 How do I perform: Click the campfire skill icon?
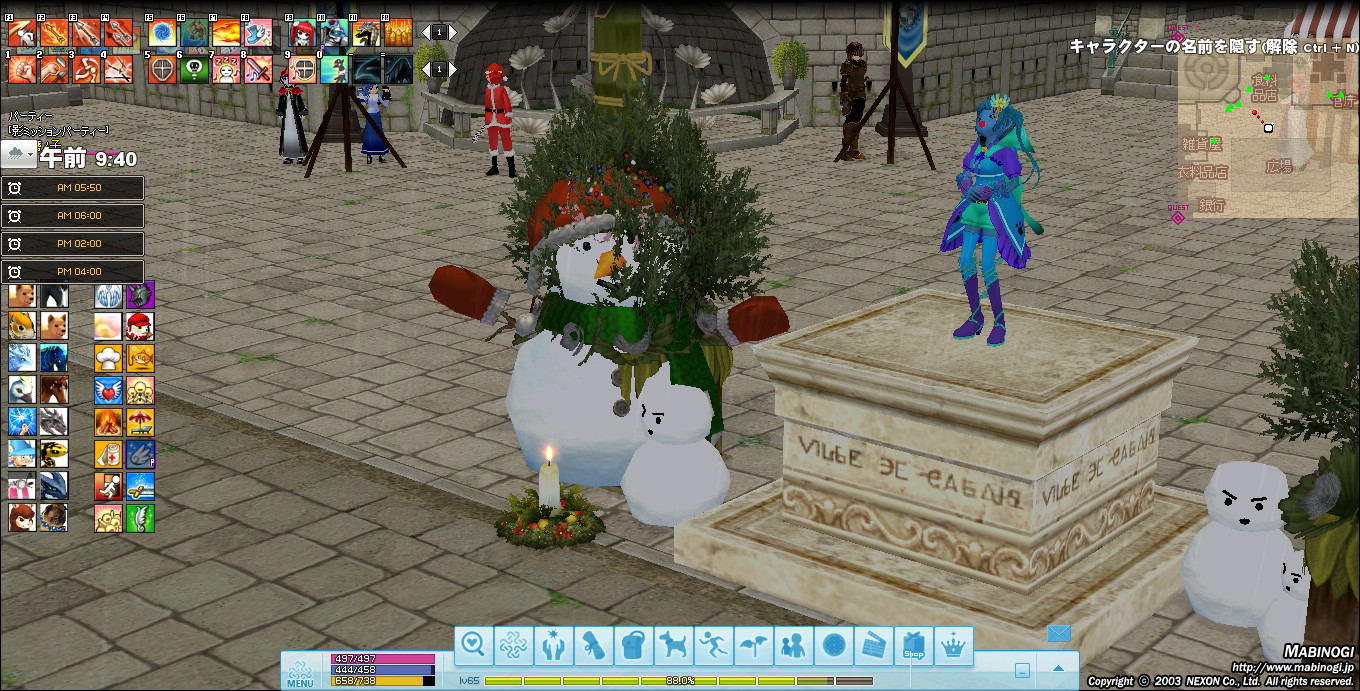pyautogui.click(x=109, y=422)
